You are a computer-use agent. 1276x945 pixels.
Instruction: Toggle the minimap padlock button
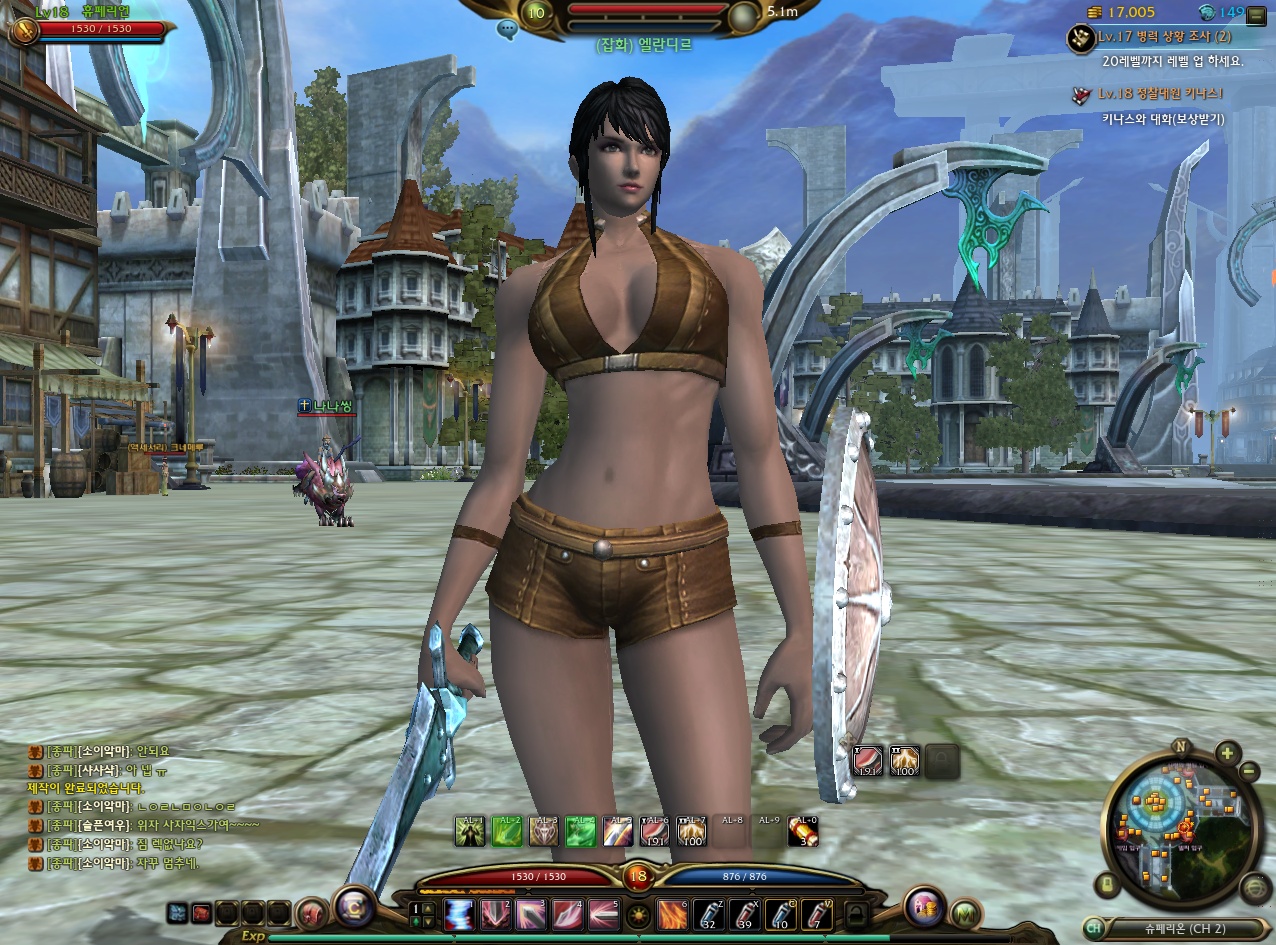click(1107, 884)
